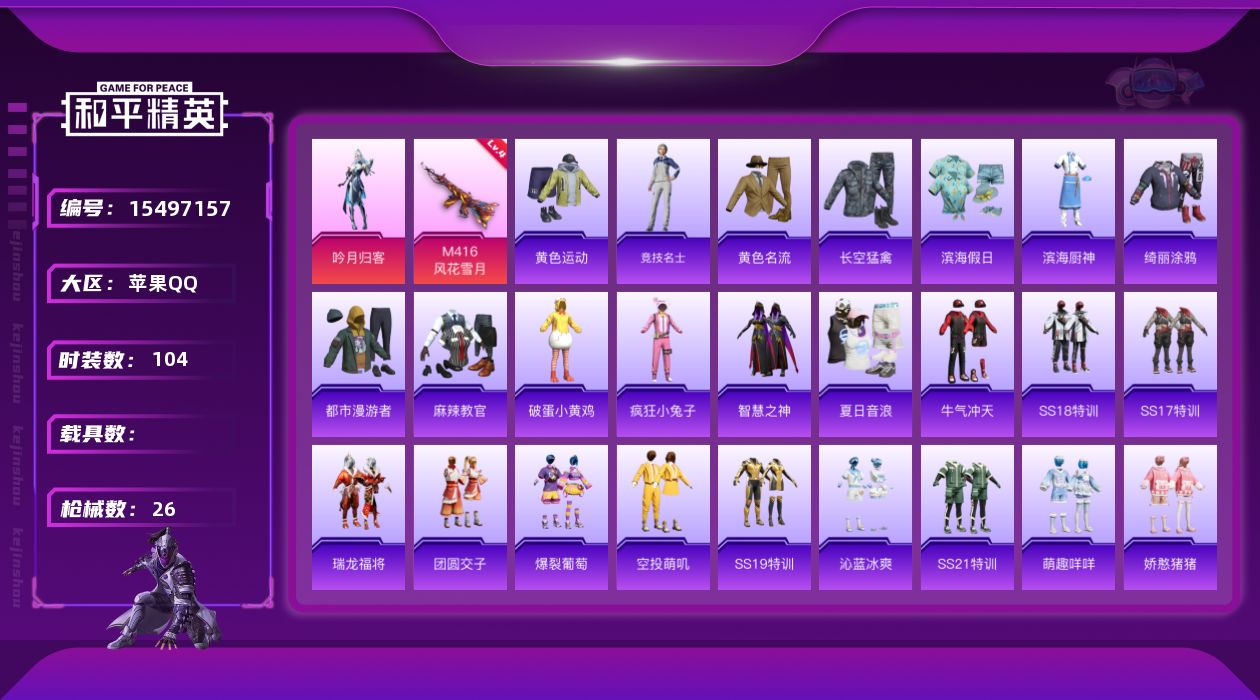Viewport: 1260px width, 700px height.
Task: Click the 长空猛禽 camo outfit card
Action: 865,210
